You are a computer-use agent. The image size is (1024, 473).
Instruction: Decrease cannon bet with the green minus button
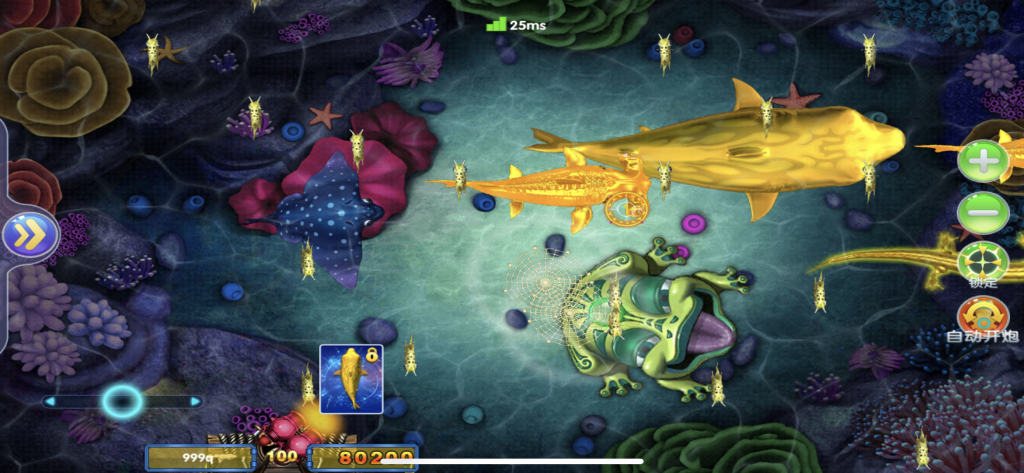click(983, 213)
